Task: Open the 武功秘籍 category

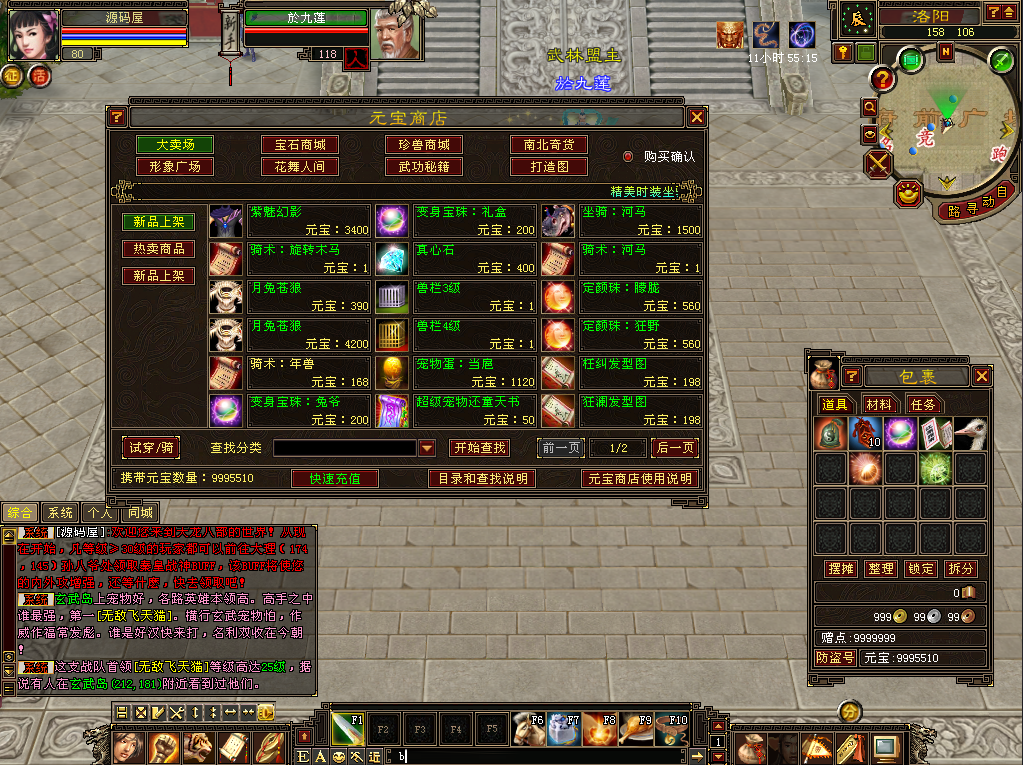Action: (424, 167)
